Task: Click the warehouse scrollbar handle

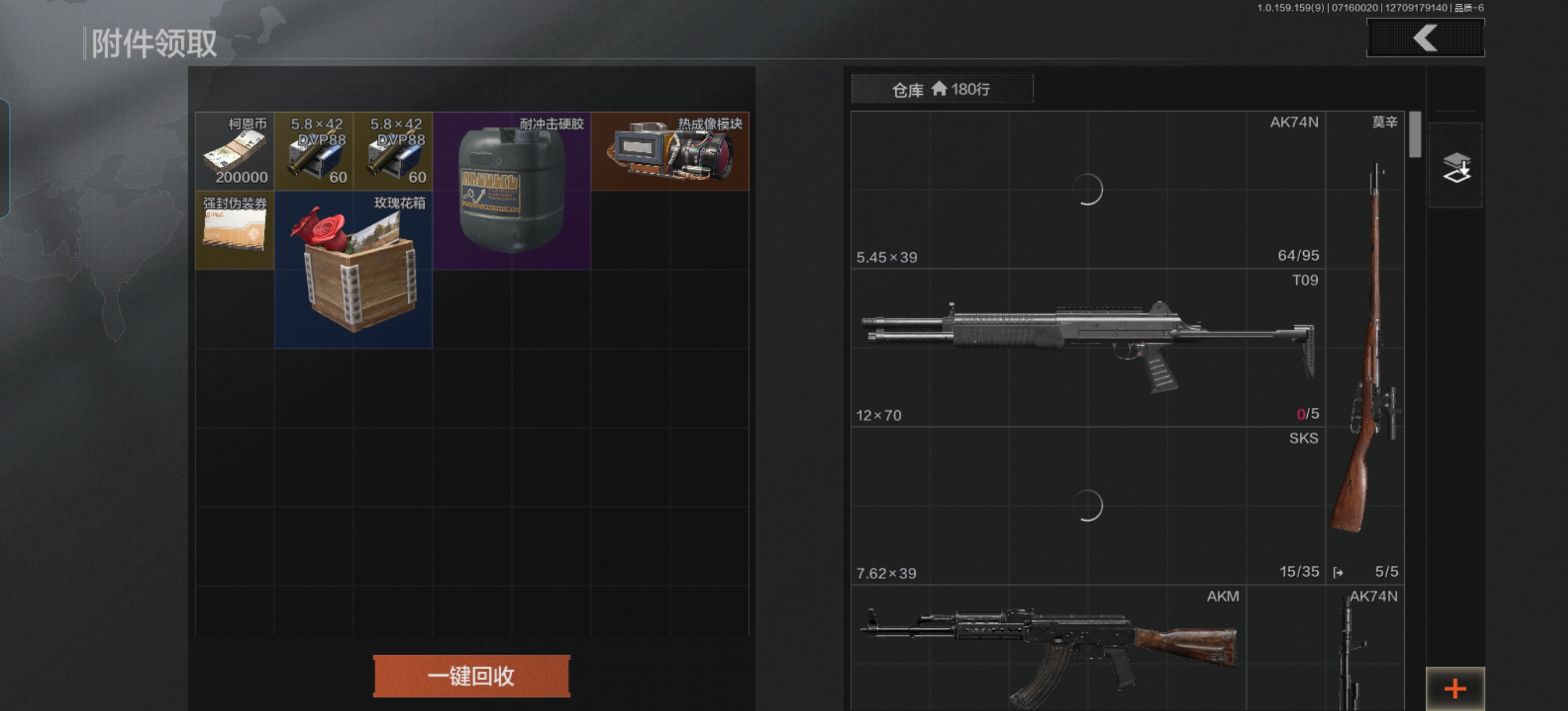Action: [1415, 135]
